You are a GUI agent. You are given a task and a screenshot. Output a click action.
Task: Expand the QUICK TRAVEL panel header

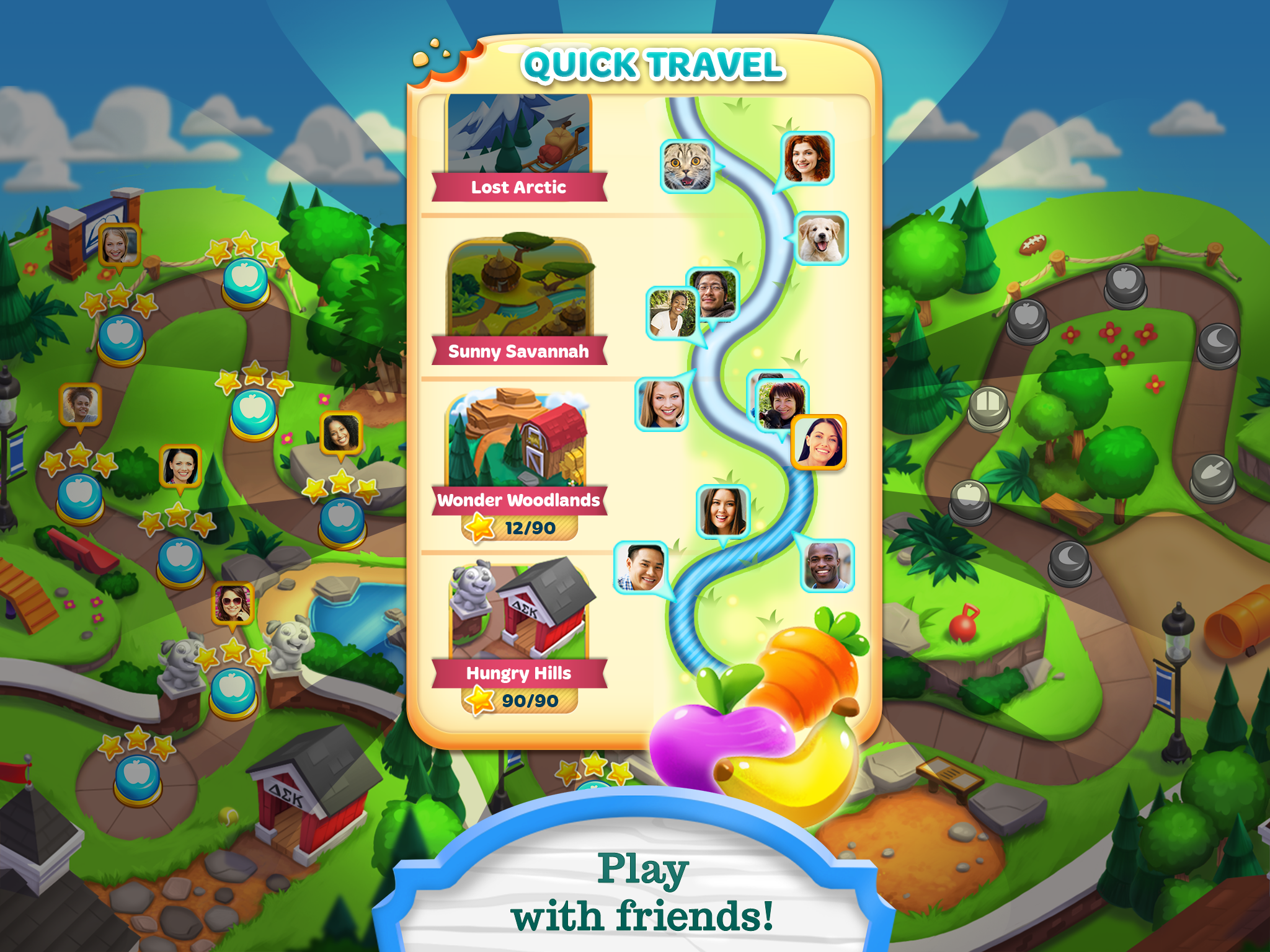coord(654,64)
